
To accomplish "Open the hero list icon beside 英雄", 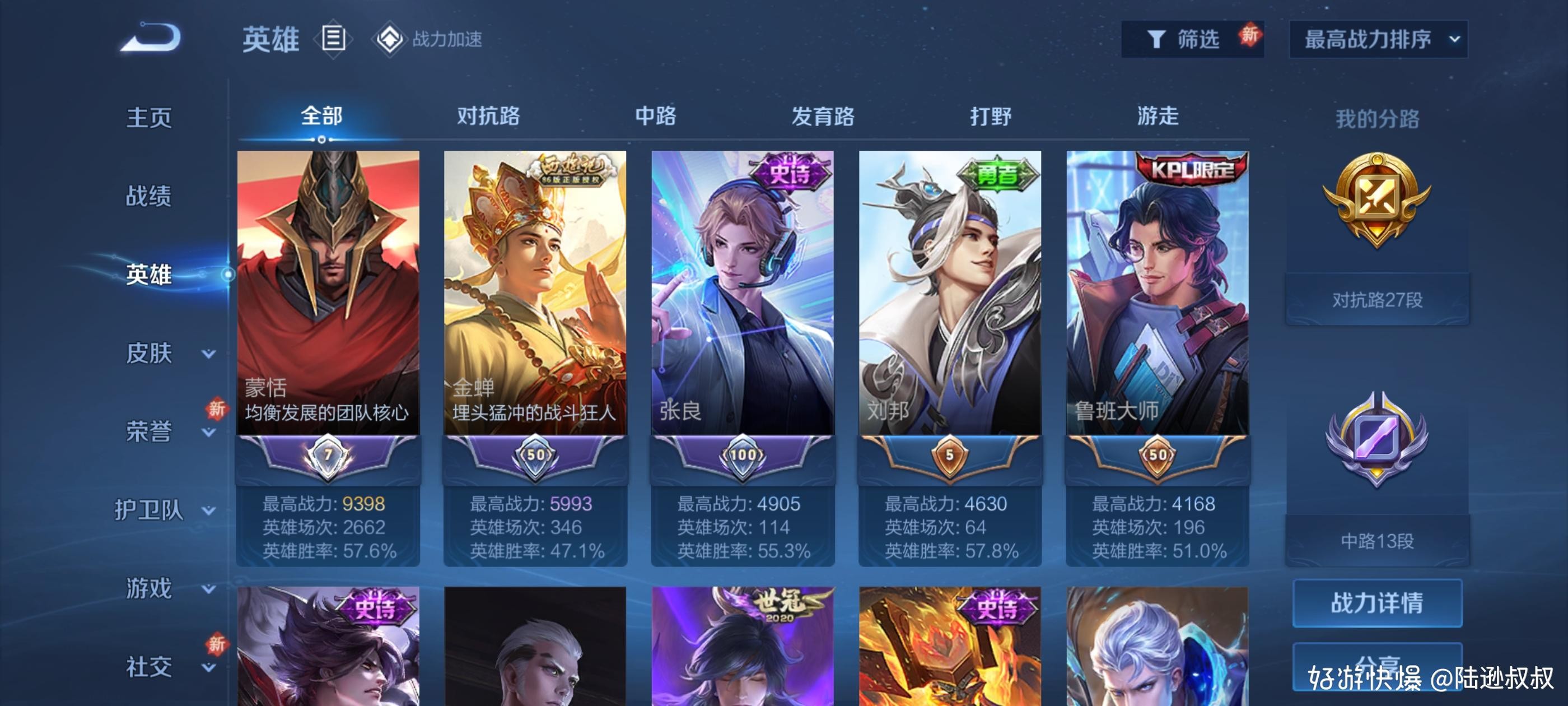I will tap(333, 38).
